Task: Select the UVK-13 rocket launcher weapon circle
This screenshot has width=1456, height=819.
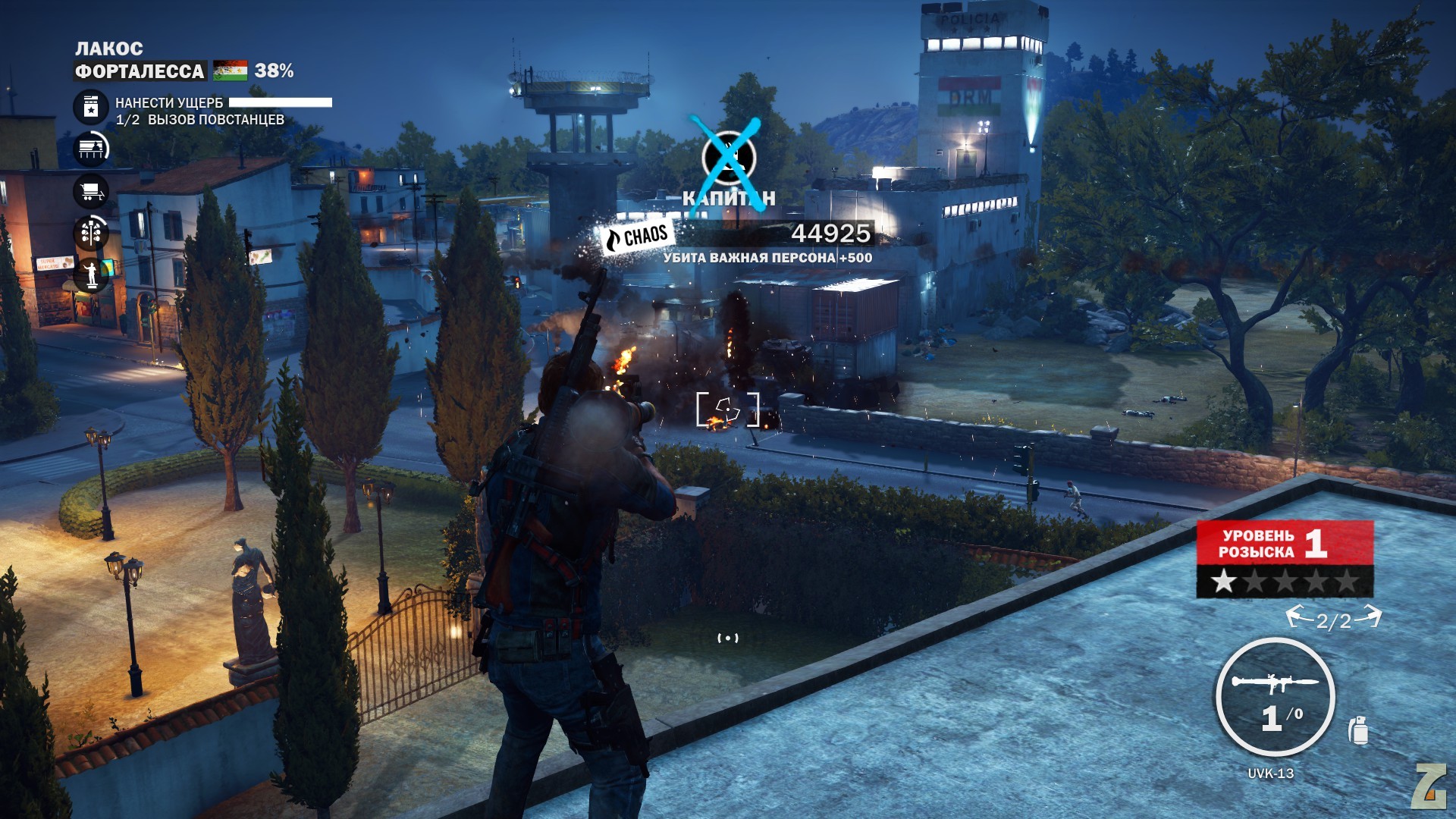Action: [x=1275, y=697]
